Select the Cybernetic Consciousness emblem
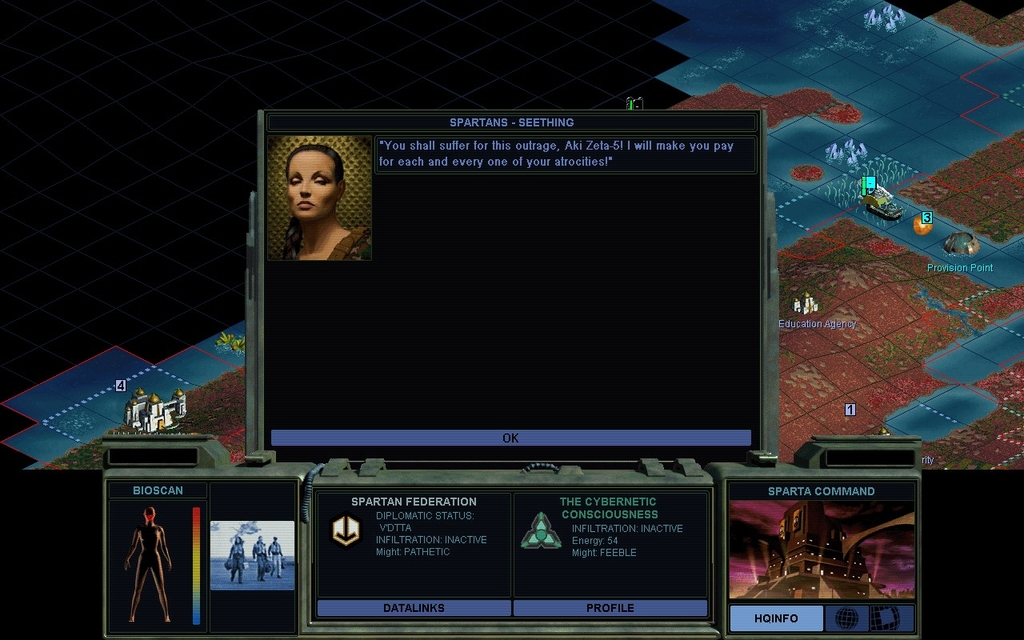Image resolution: width=1024 pixels, height=640 pixels. [540, 531]
